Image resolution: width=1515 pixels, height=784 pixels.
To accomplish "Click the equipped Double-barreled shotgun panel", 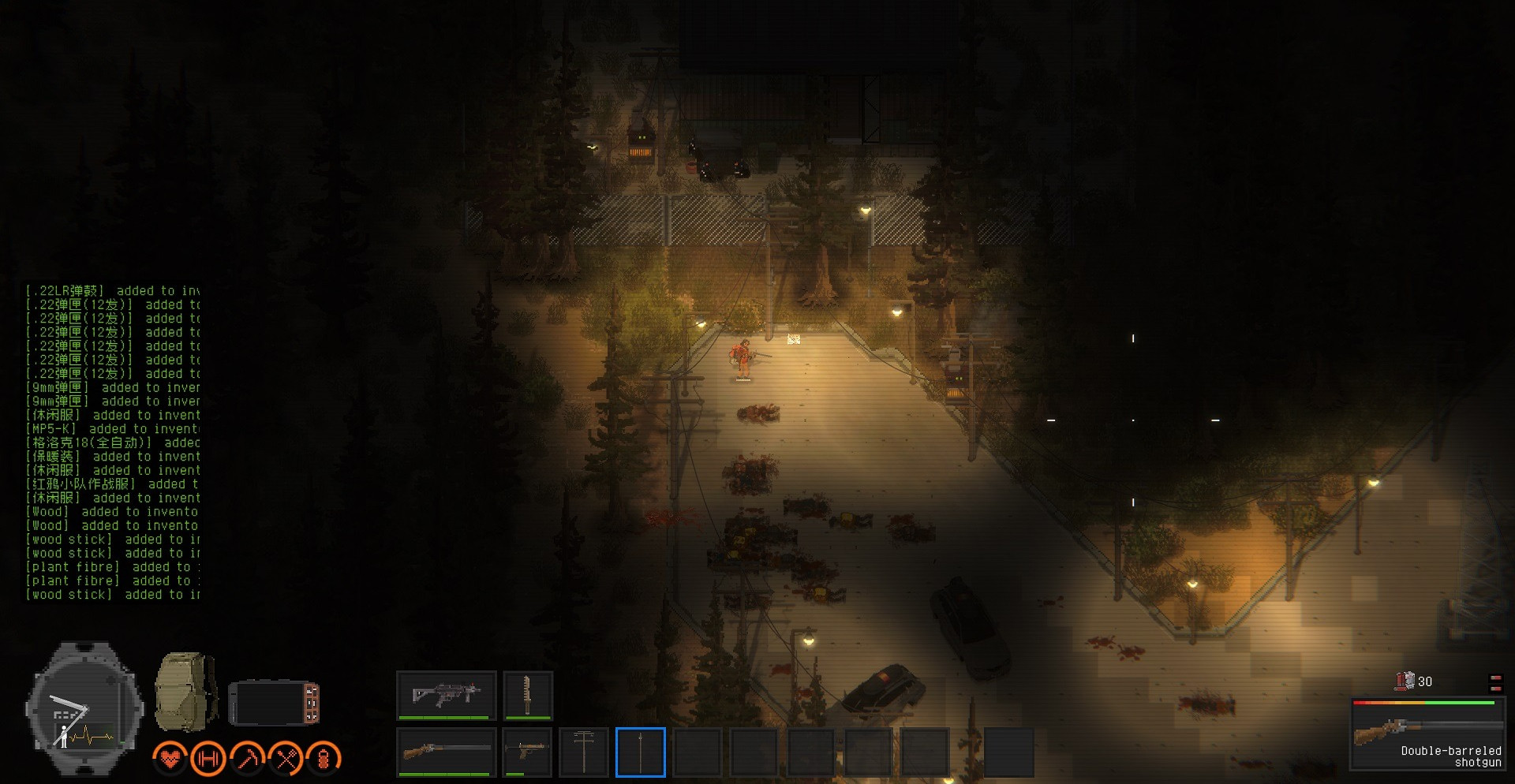I will click(x=1427, y=734).
